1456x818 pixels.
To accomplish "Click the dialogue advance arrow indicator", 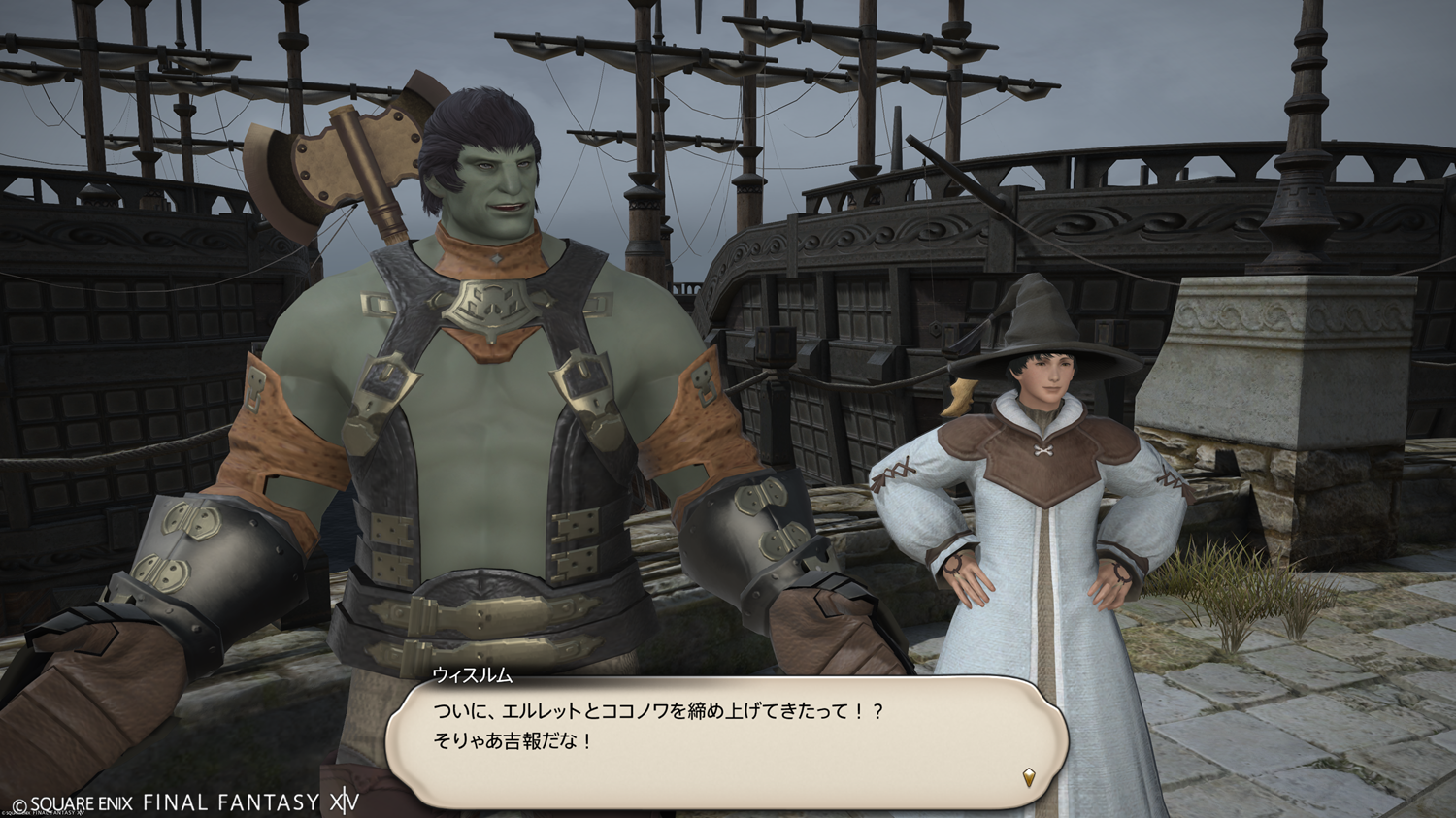I will [x=1029, y=776].
